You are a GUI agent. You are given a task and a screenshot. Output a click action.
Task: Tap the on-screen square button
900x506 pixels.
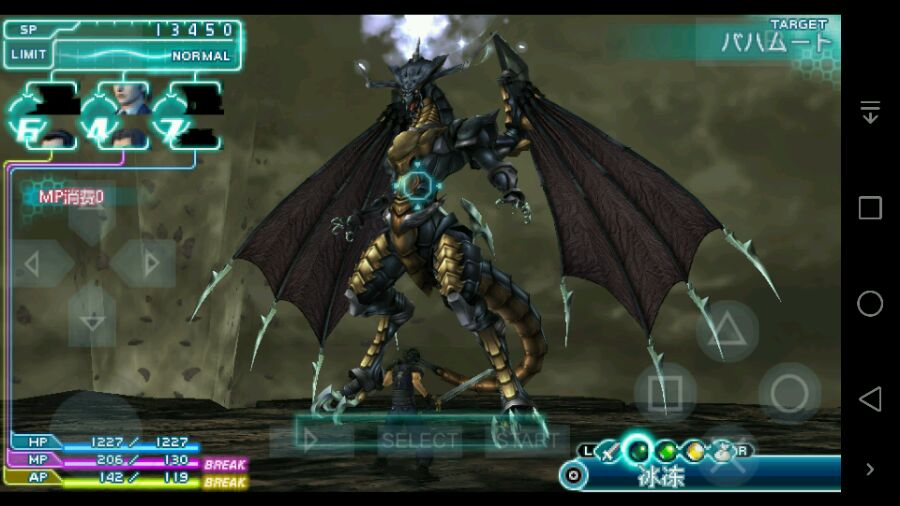coord(665,393)
